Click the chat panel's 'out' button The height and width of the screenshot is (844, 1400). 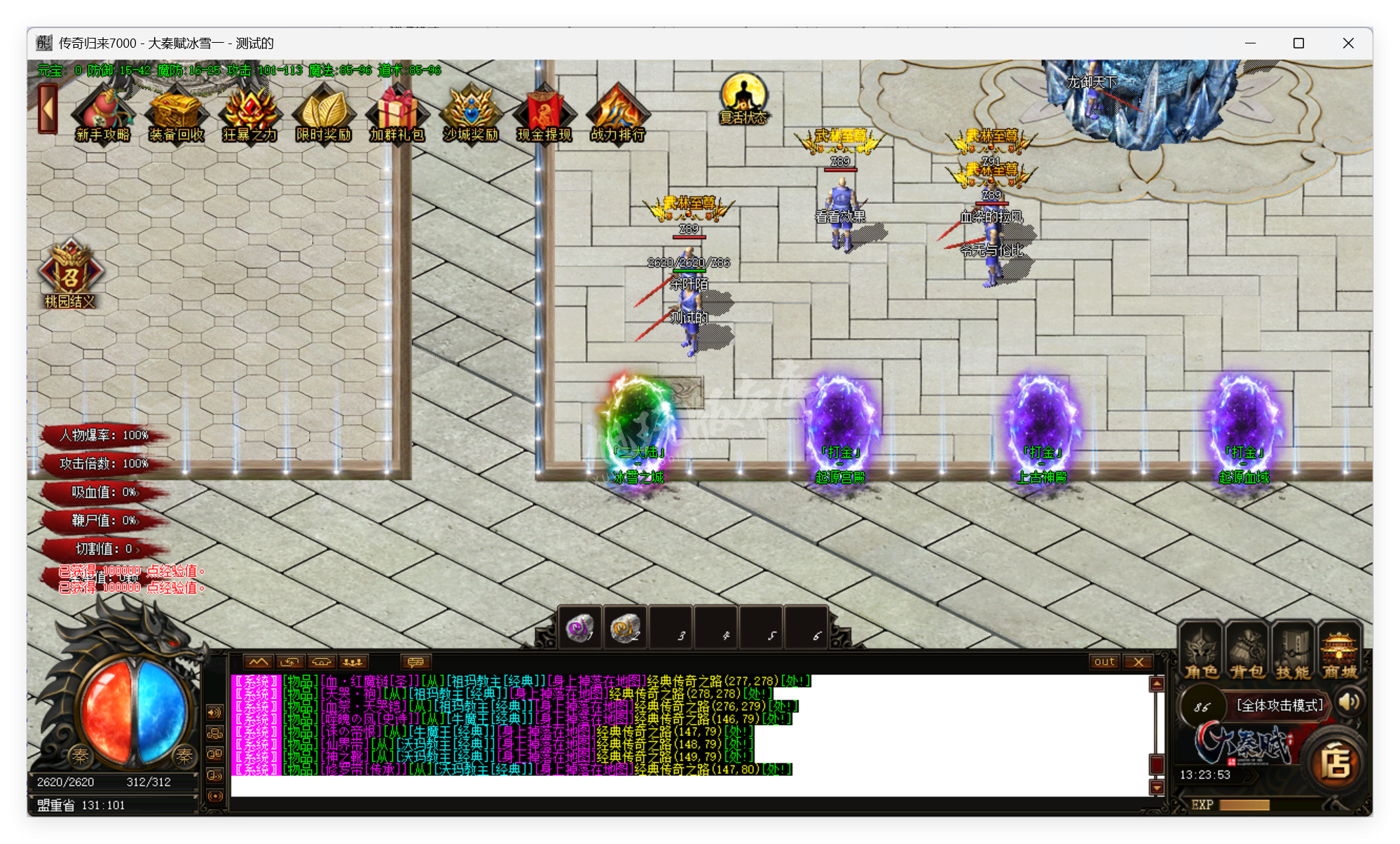pos(1104,662)
